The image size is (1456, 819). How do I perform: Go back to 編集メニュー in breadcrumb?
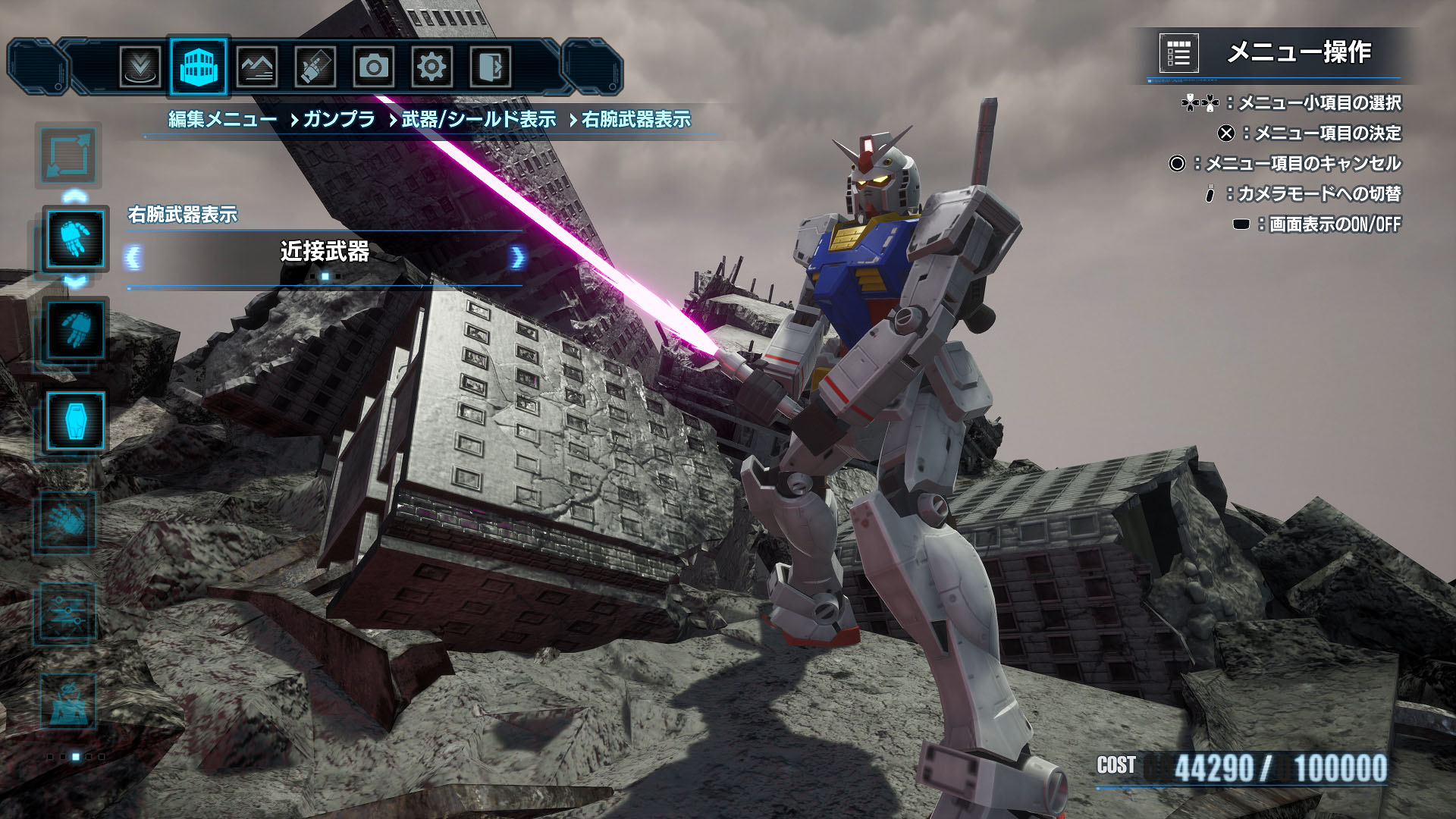coord(222,120)
